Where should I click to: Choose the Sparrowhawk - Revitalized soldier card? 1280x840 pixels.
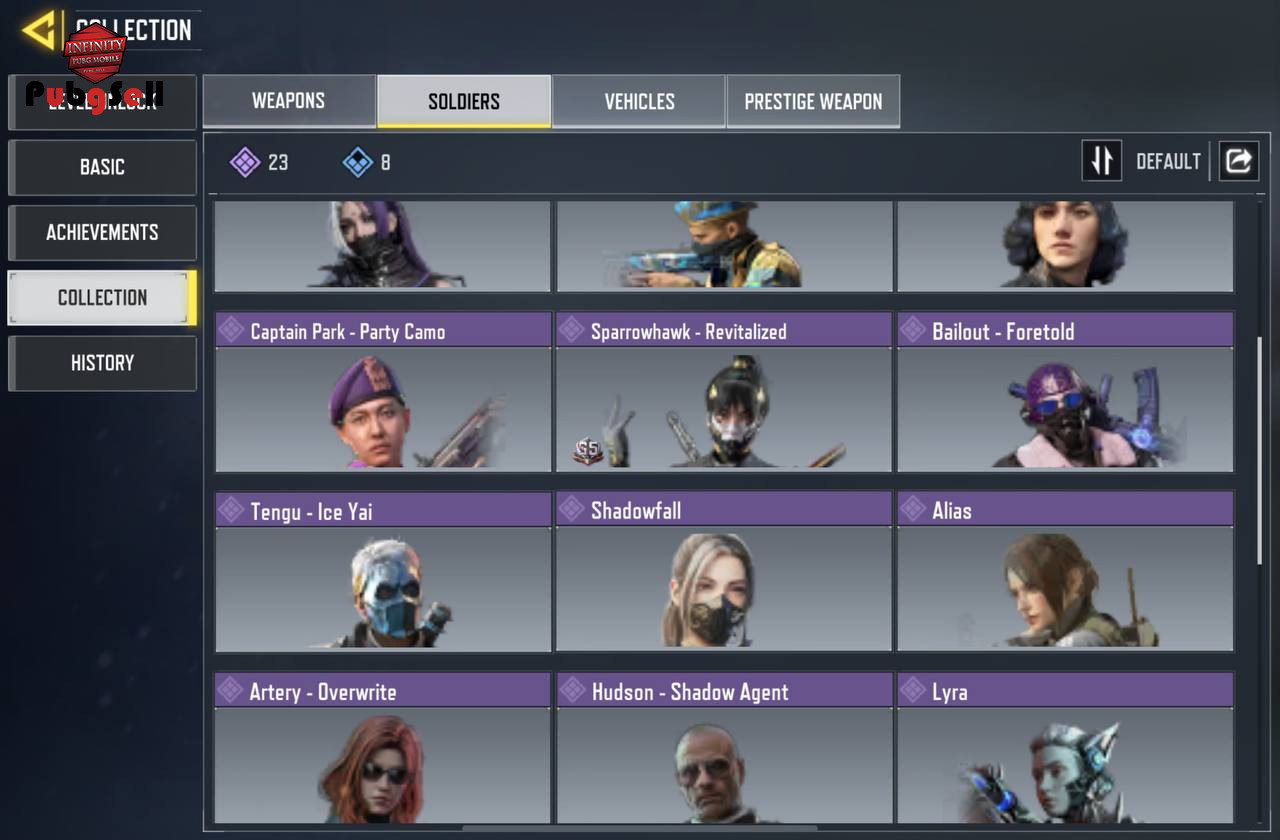click(x=724, y=391)
